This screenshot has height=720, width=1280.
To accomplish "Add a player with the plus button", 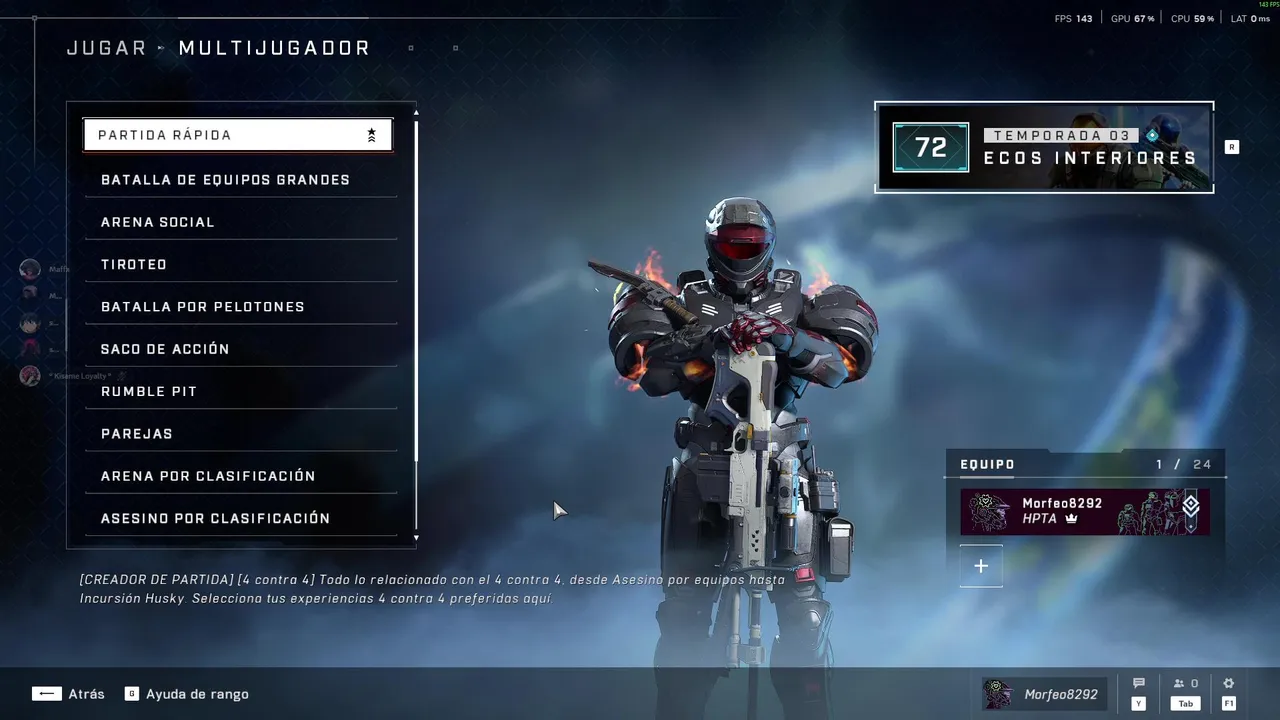I will (x=981, y=566).
